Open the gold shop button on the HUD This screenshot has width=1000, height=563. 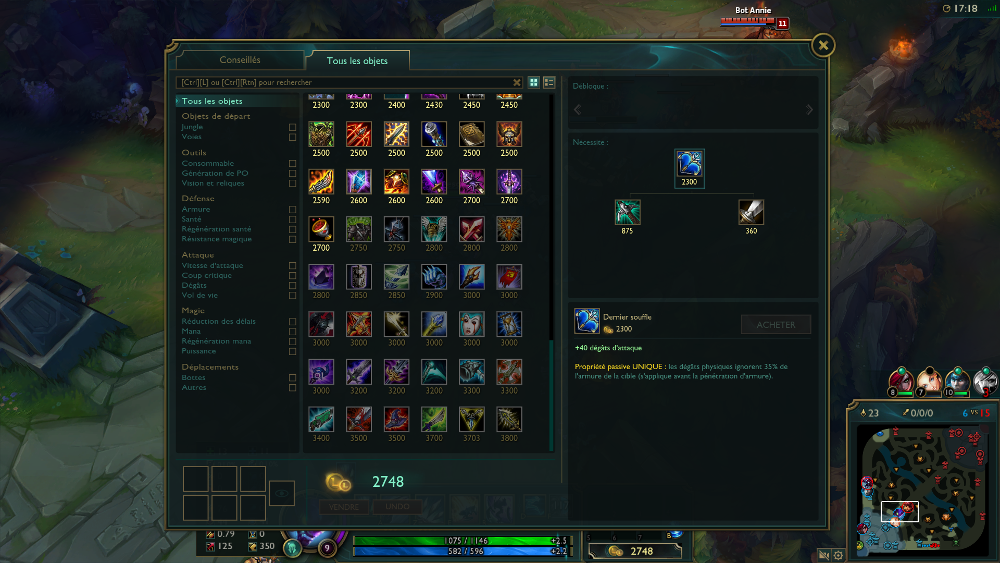636,551
